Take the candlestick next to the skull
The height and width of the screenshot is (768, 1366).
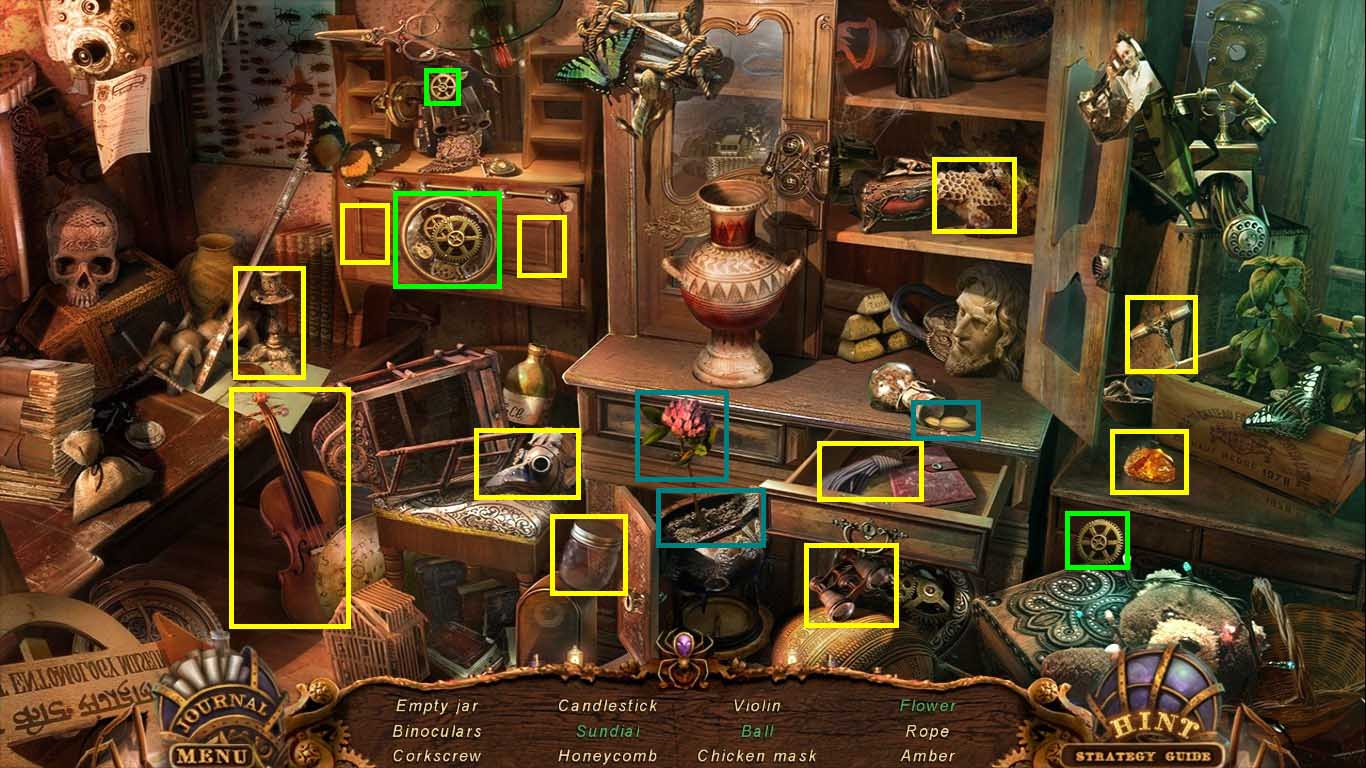coord(268,322)
